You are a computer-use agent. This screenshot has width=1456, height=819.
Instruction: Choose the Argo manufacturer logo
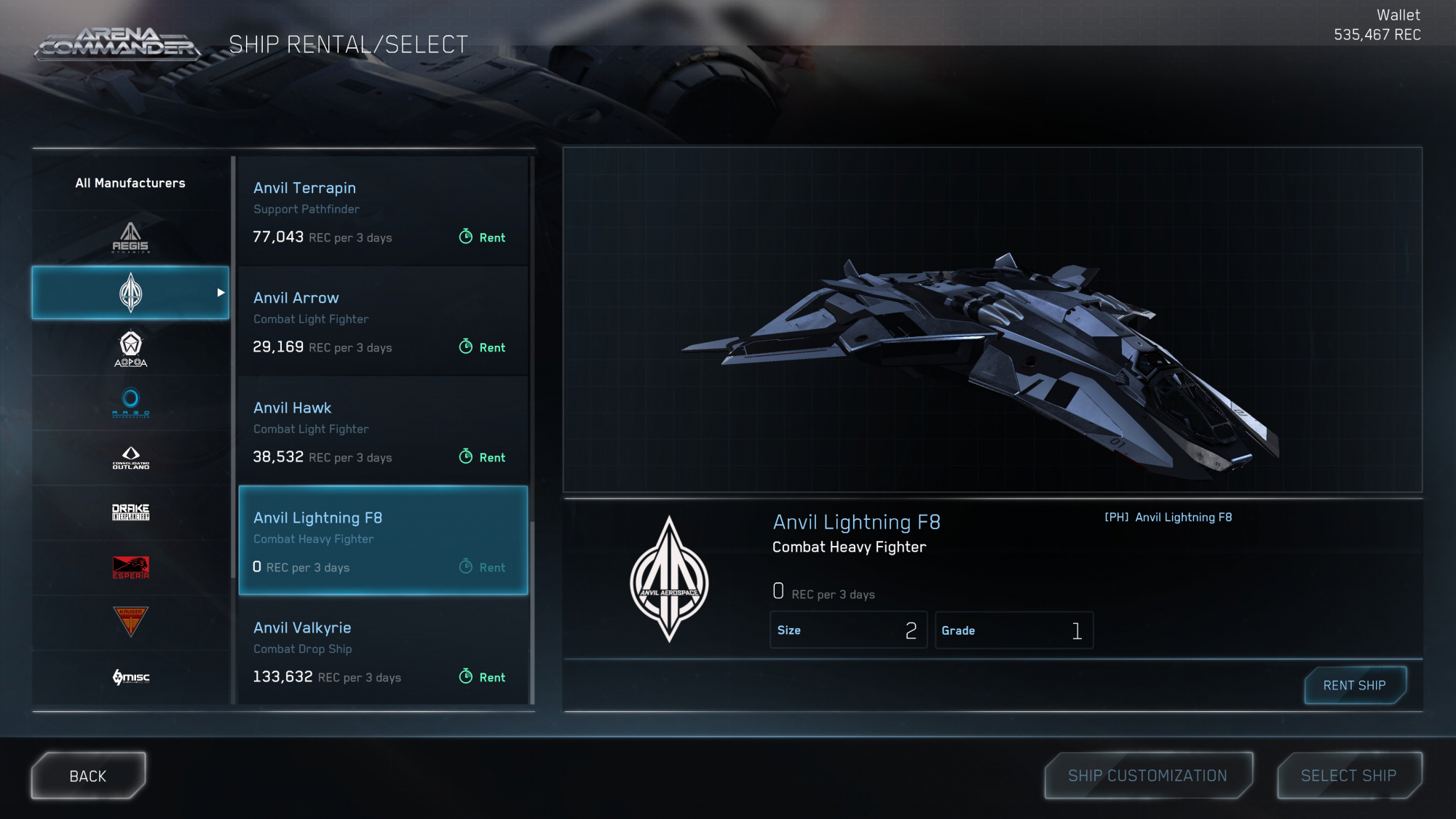[x=130, y=403]
